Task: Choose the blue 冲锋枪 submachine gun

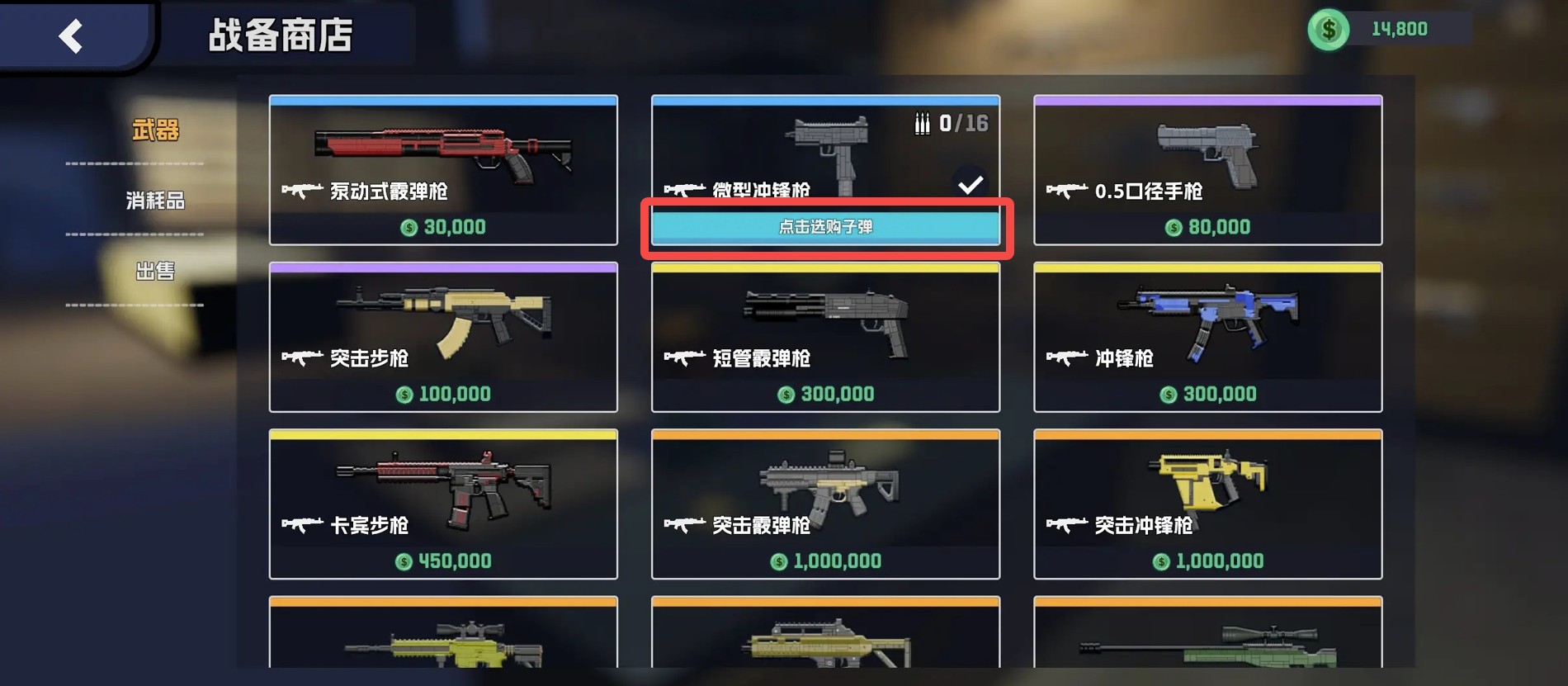Action: [x=1207, y=337]
